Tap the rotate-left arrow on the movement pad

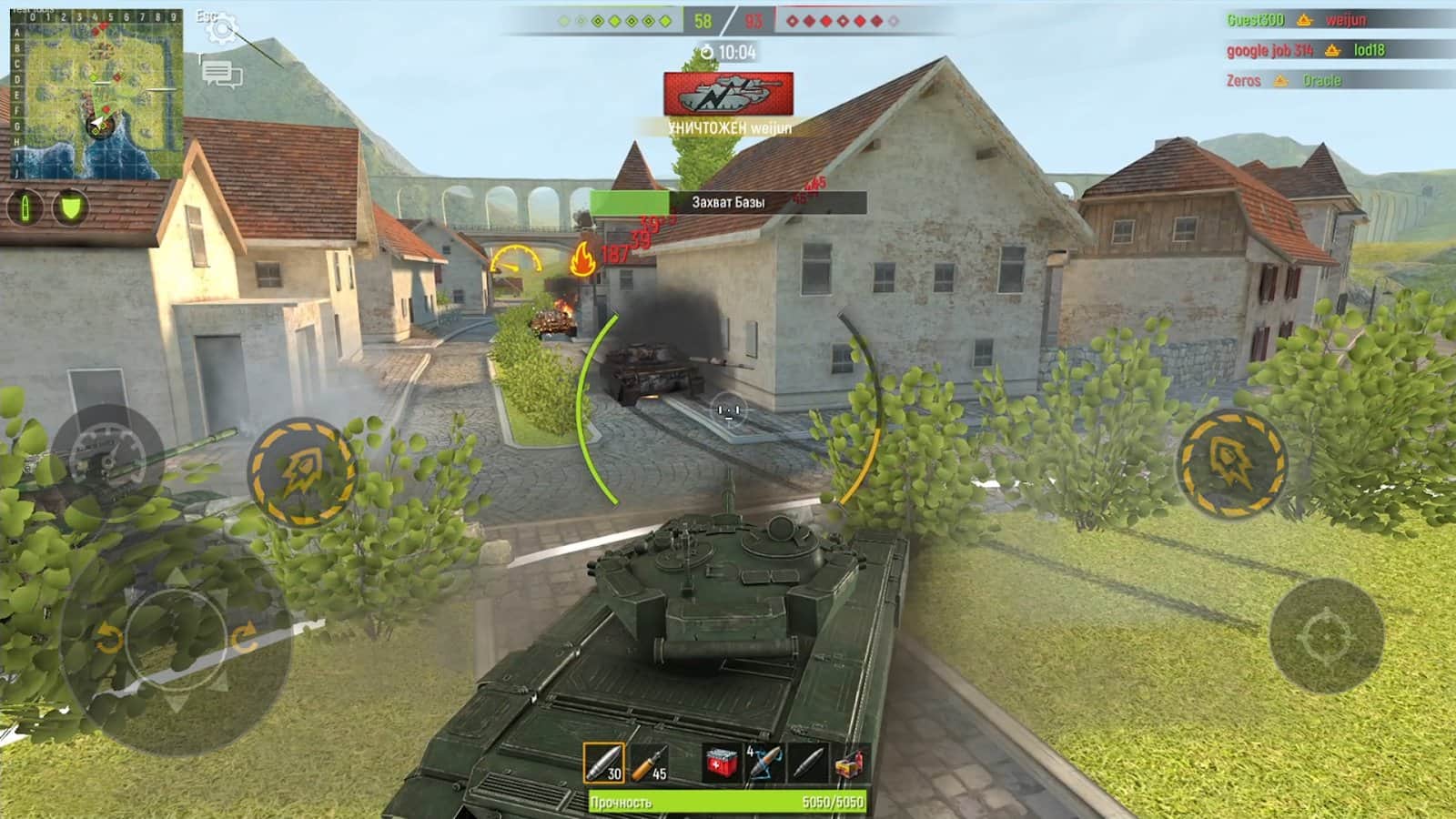[108, 639]
